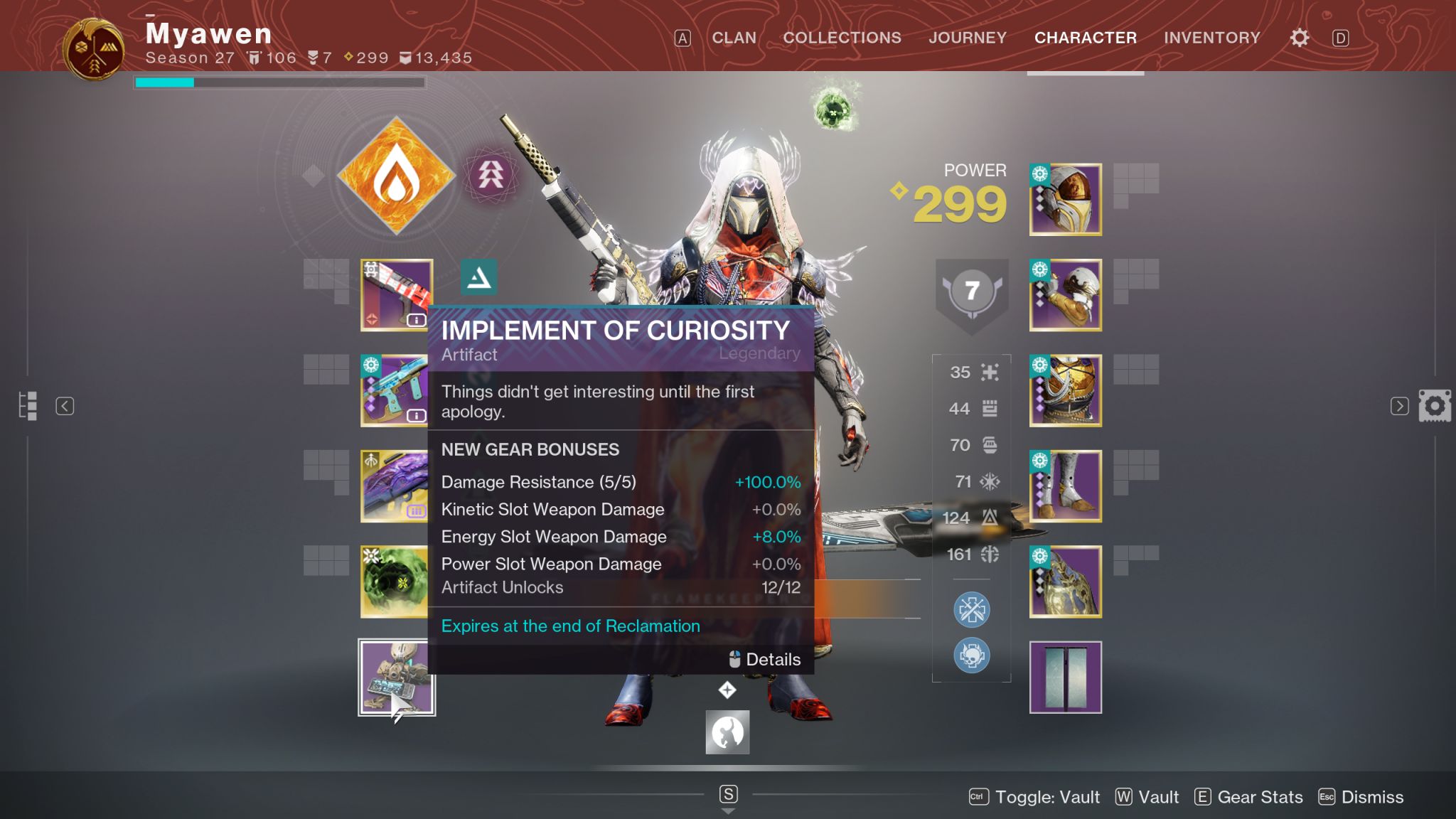
Task: Select the equipped chest armor slot
Action: click(x=1065, y=390)
